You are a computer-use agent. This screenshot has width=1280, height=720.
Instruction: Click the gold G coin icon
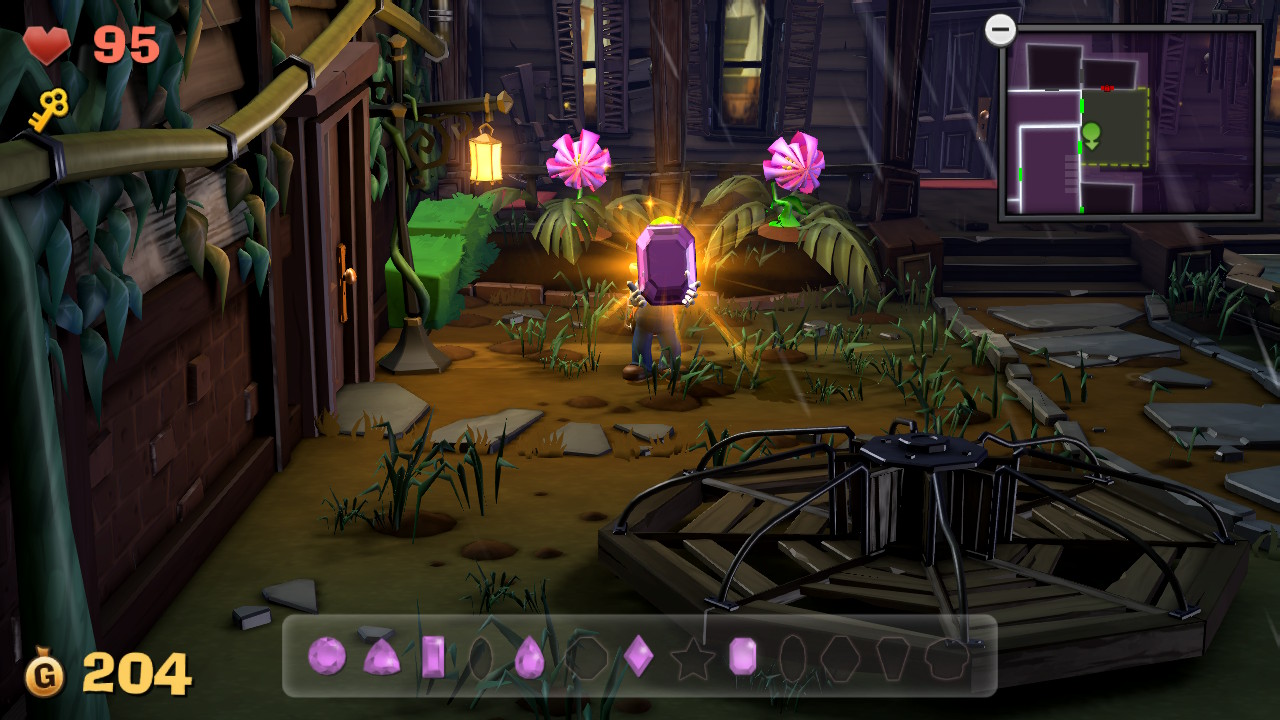click(x=45, y=675)
